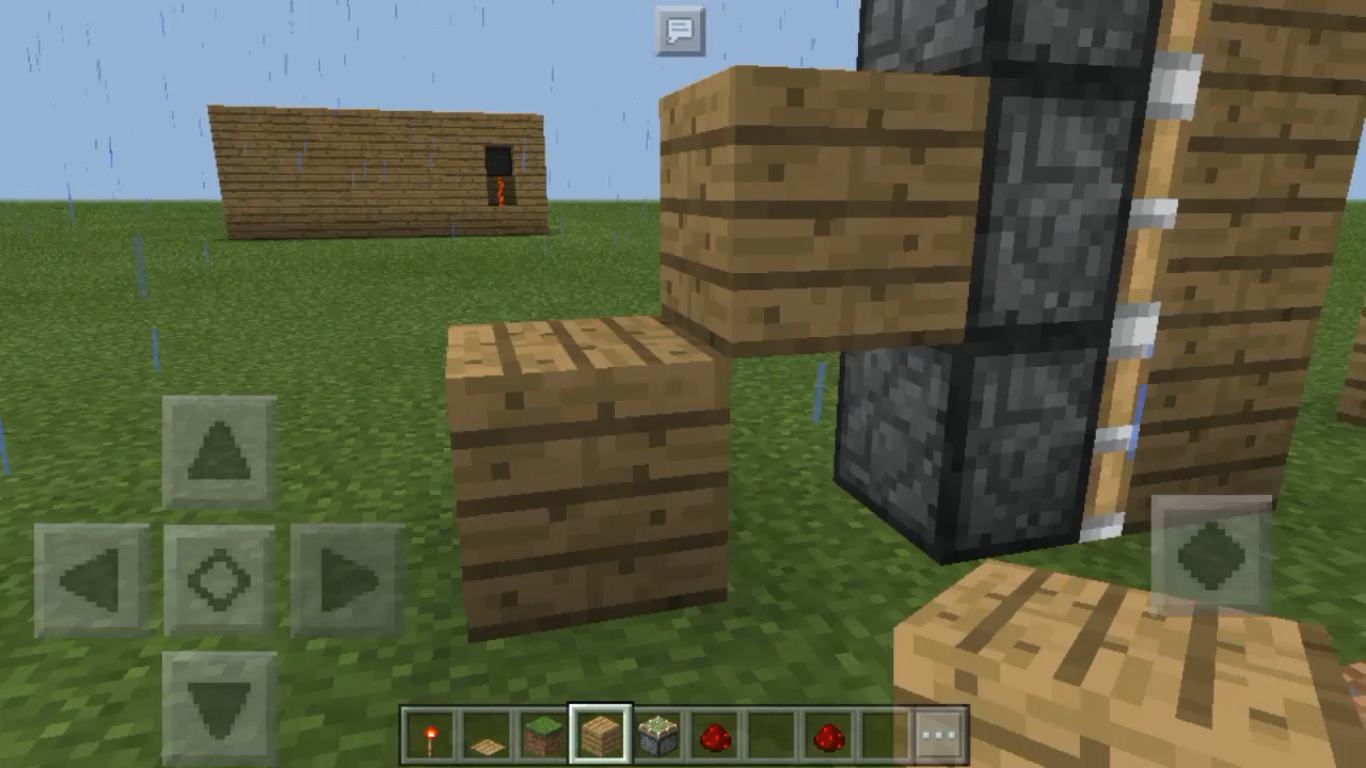Viewport: 1366px width, 768px height.
Task: Toggle sneak with the center diamond button
Action: pyautogui.click(x=220, y=577)
